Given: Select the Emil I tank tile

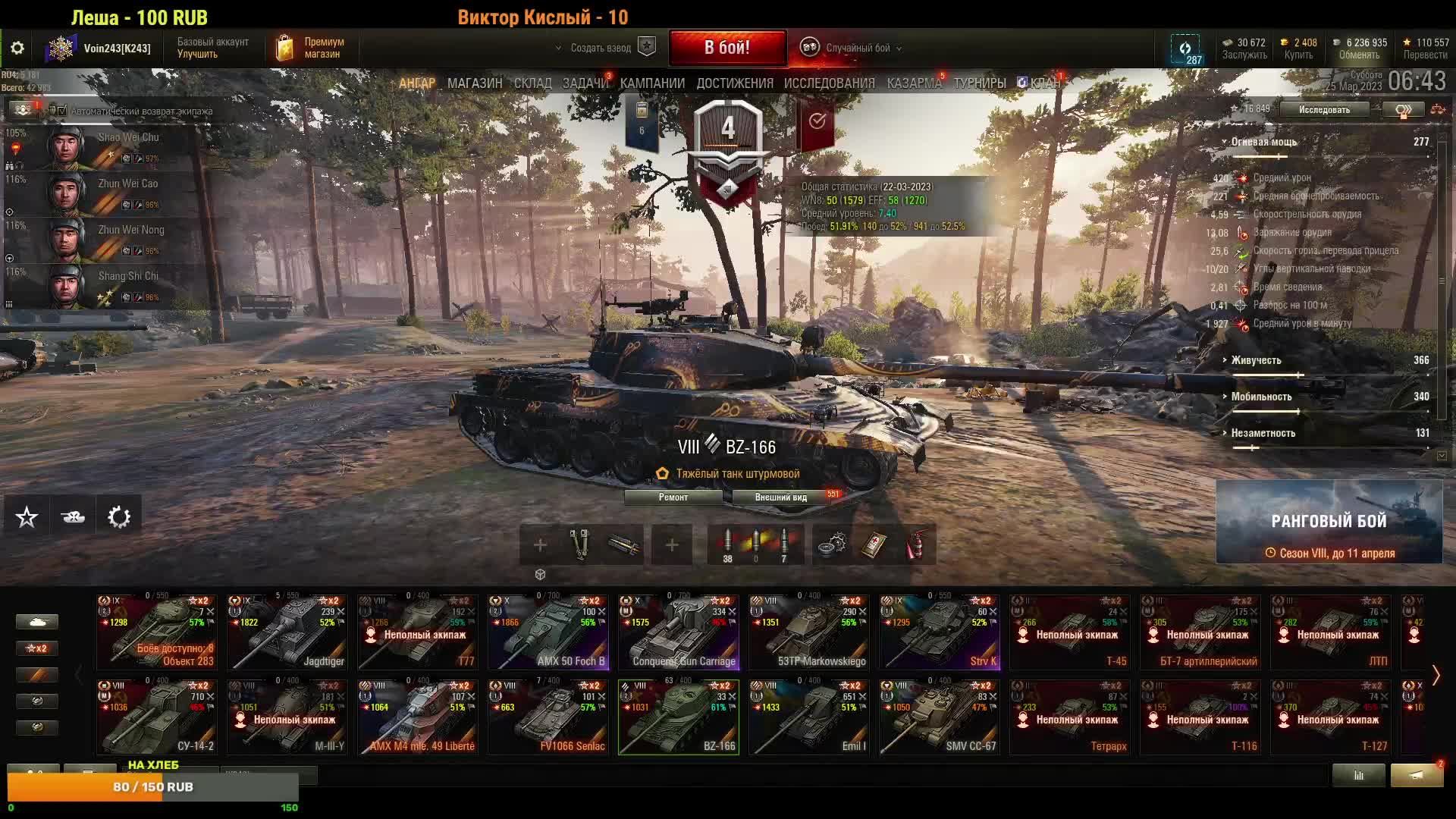Looking at the screenshot, I should tap(808, 717).
